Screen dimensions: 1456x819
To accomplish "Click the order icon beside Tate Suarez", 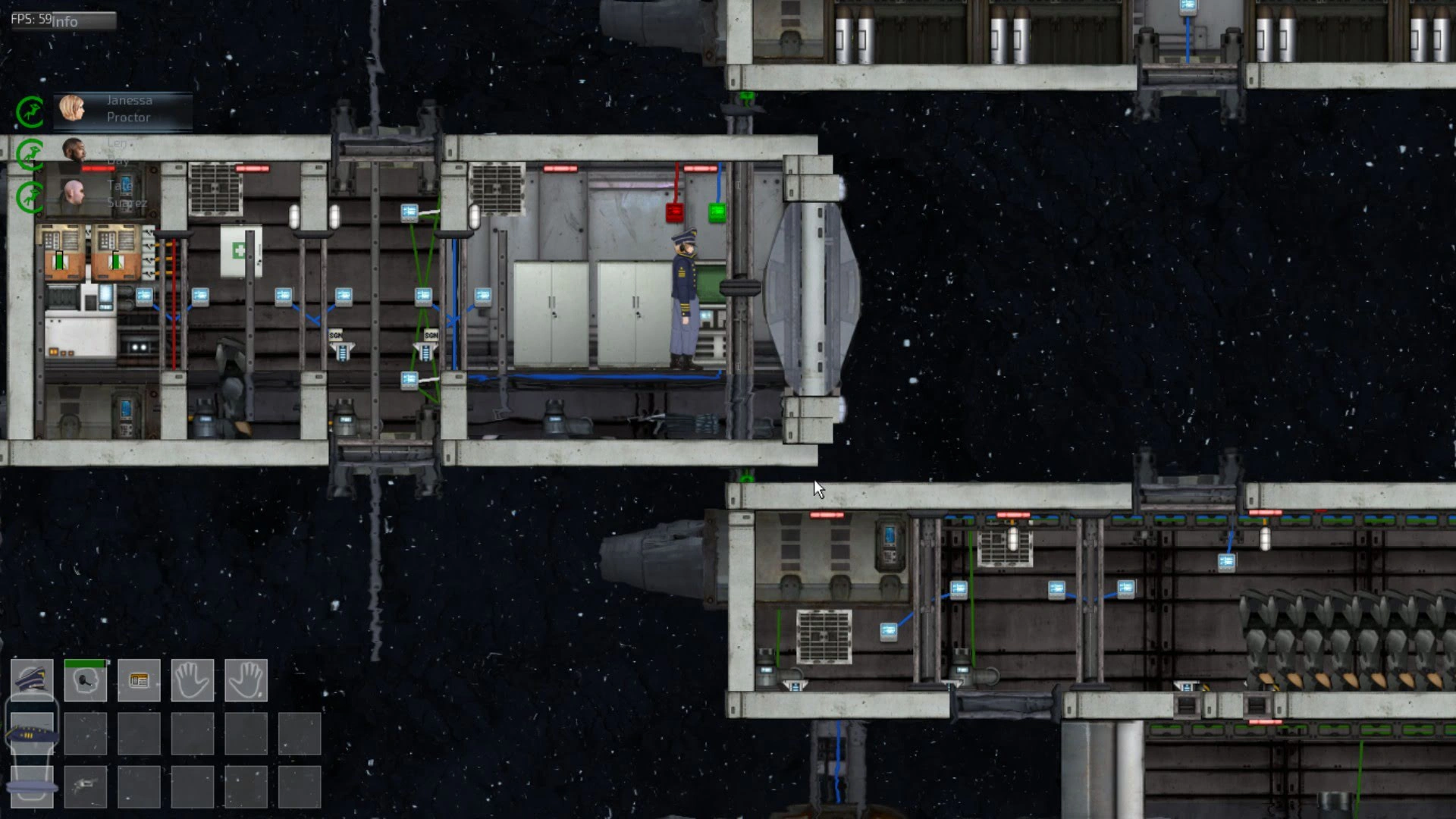I will click(x=30, y=197).
